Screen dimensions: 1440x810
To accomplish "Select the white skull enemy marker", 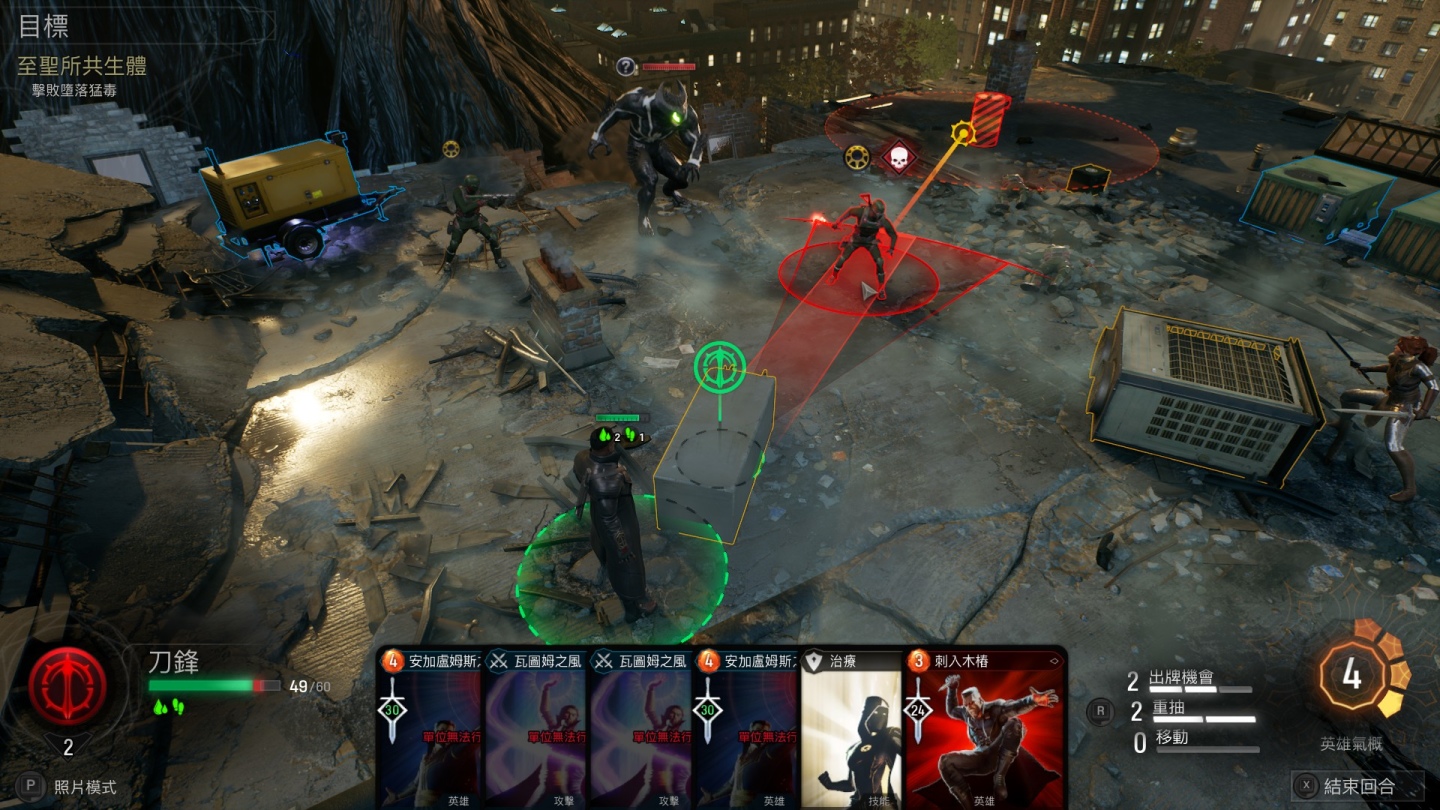I will pyautogui.click(x=899, y=157).
